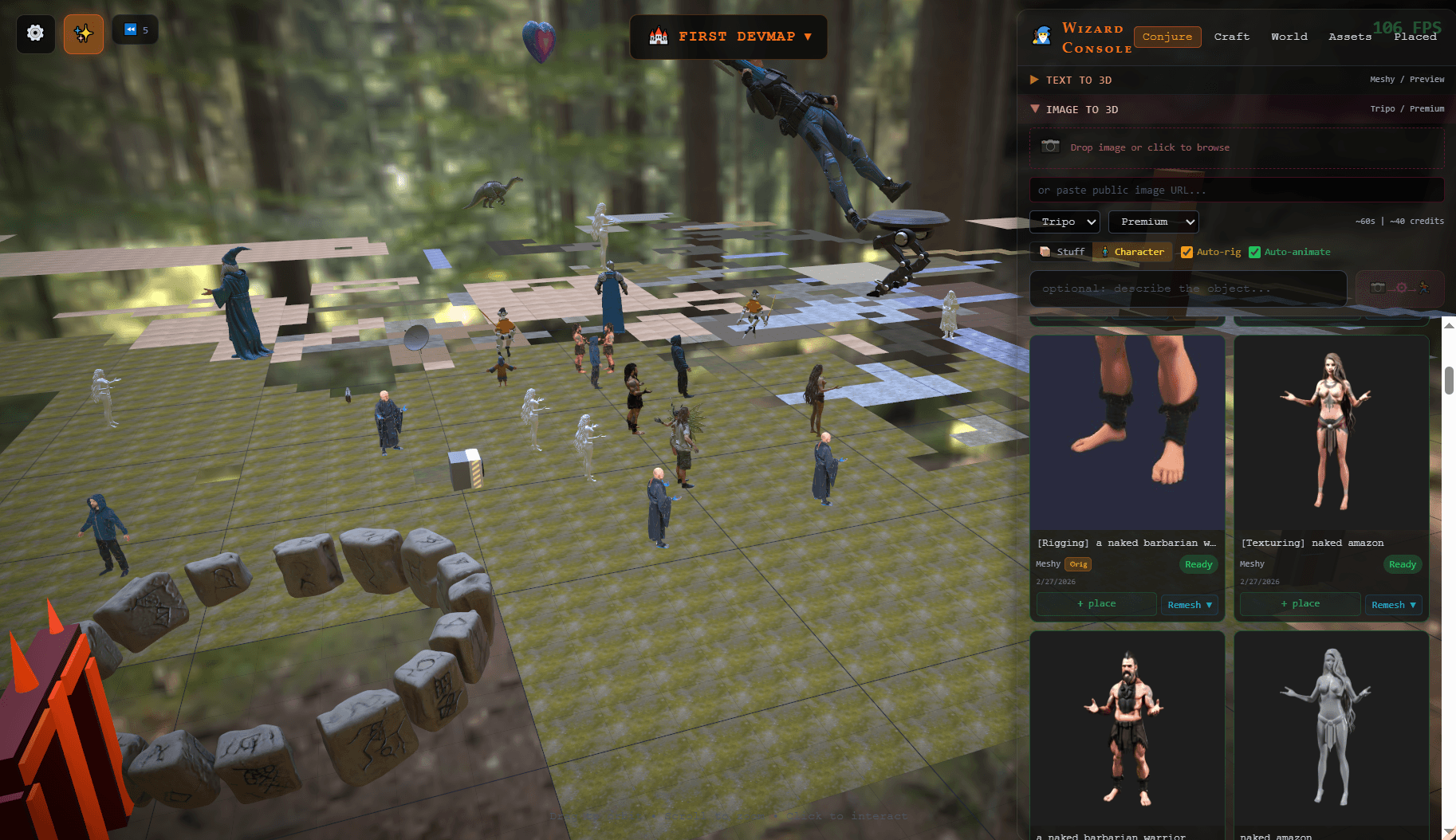This screenshot has height=840, width=1456.
Task: Place the naked amazon texturing model
Action: tap(1300, 604)
